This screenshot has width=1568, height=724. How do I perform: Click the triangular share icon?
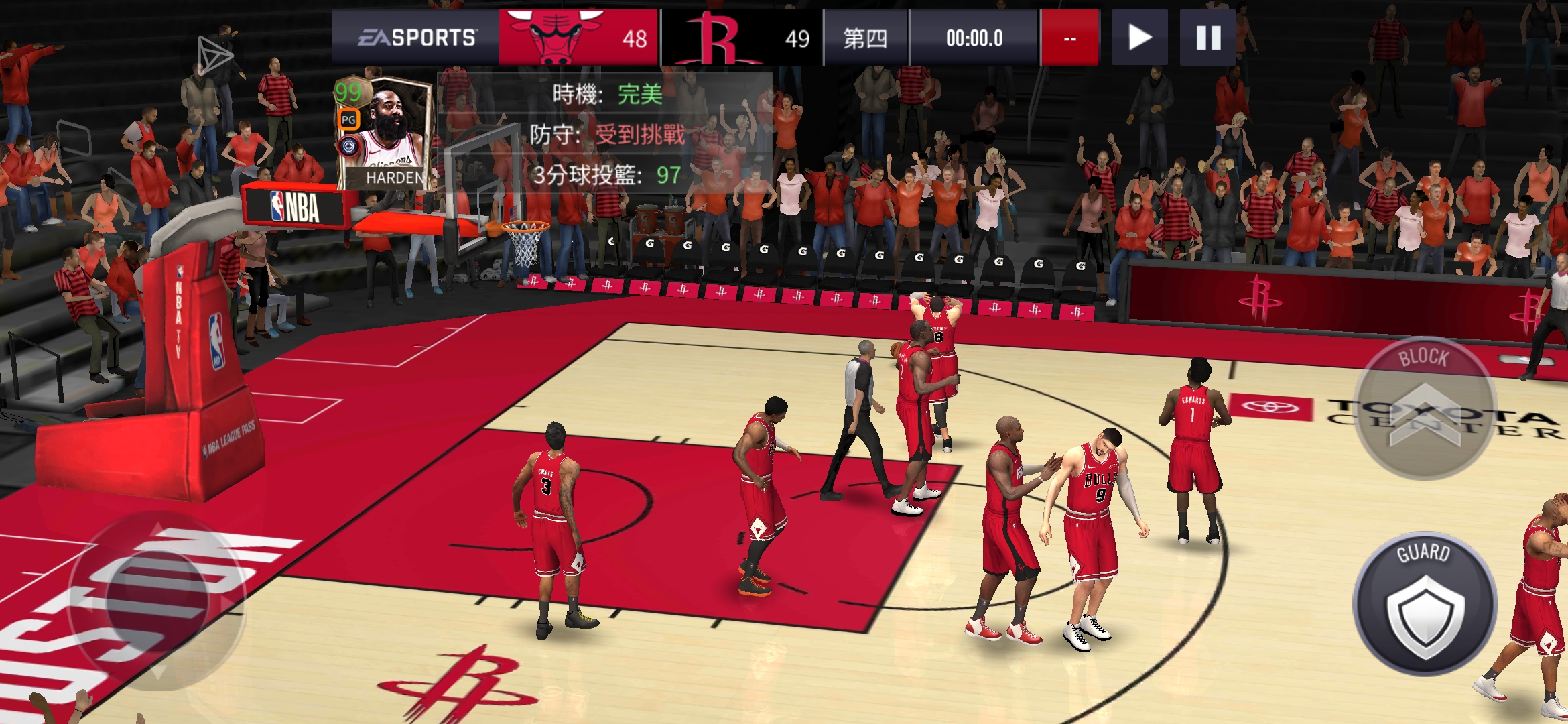point(214,55)
